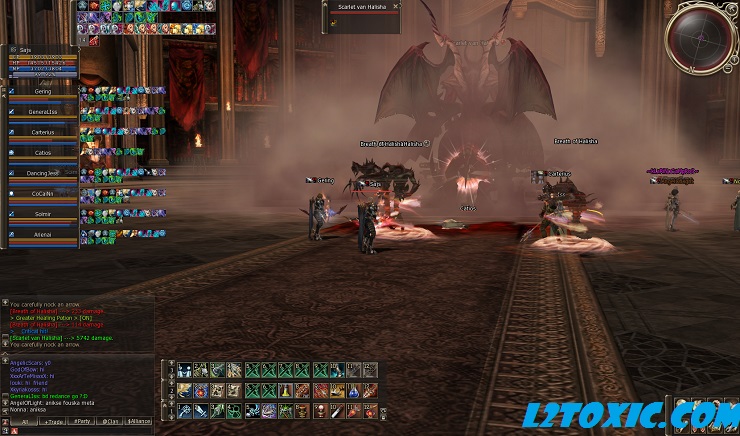Select party member Solmir
This screenshot has width=740, height=436.
[42, 213]
